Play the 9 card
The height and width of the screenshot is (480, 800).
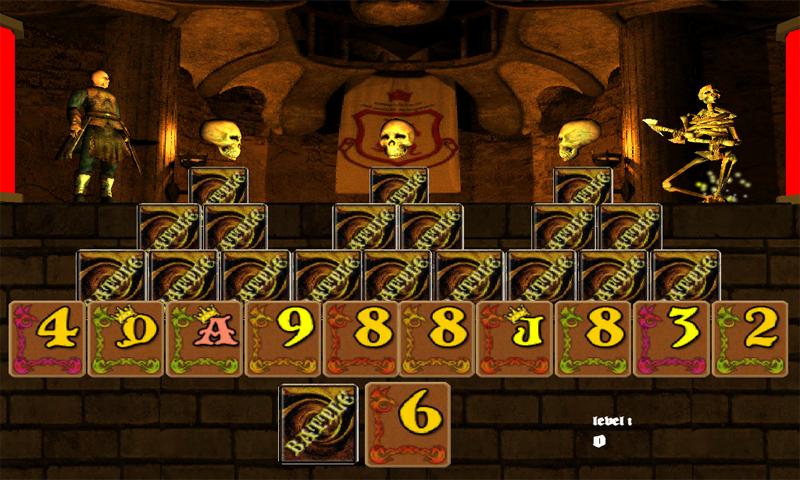pos(282,338)
